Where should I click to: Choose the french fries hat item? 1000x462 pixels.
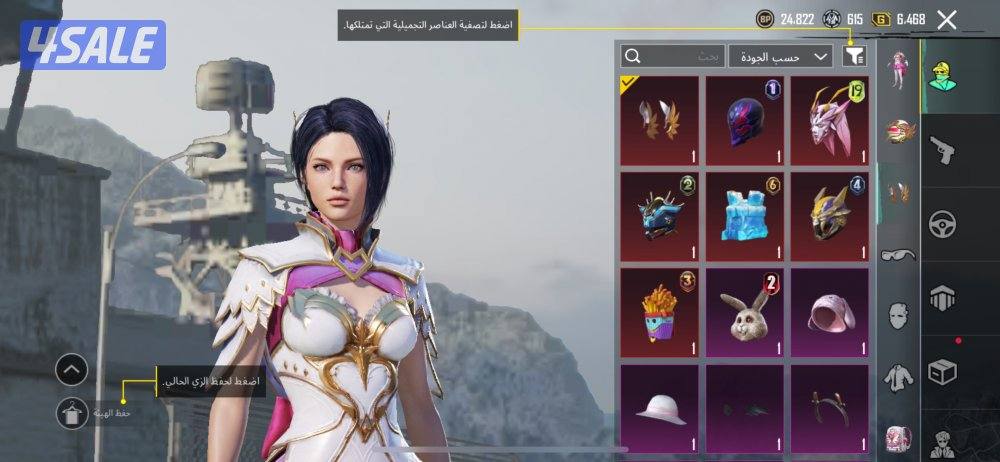[660, 311]
